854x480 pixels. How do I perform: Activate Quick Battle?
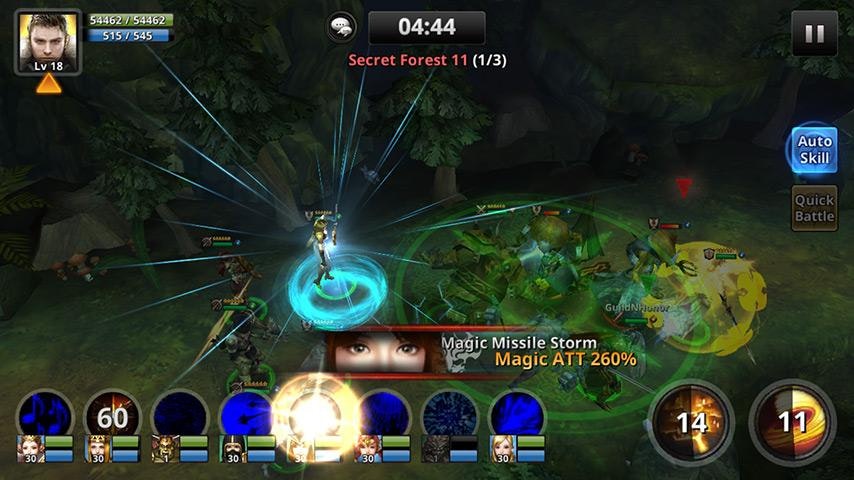[814, 208]
